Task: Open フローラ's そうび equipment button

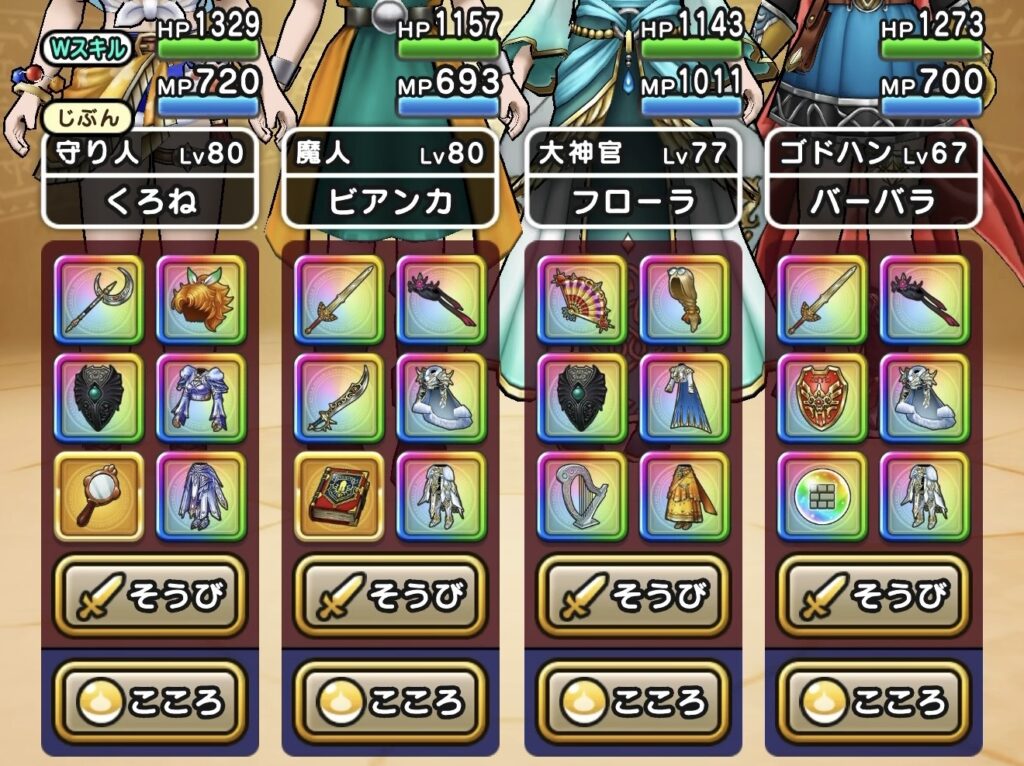Action: [633, 597]
